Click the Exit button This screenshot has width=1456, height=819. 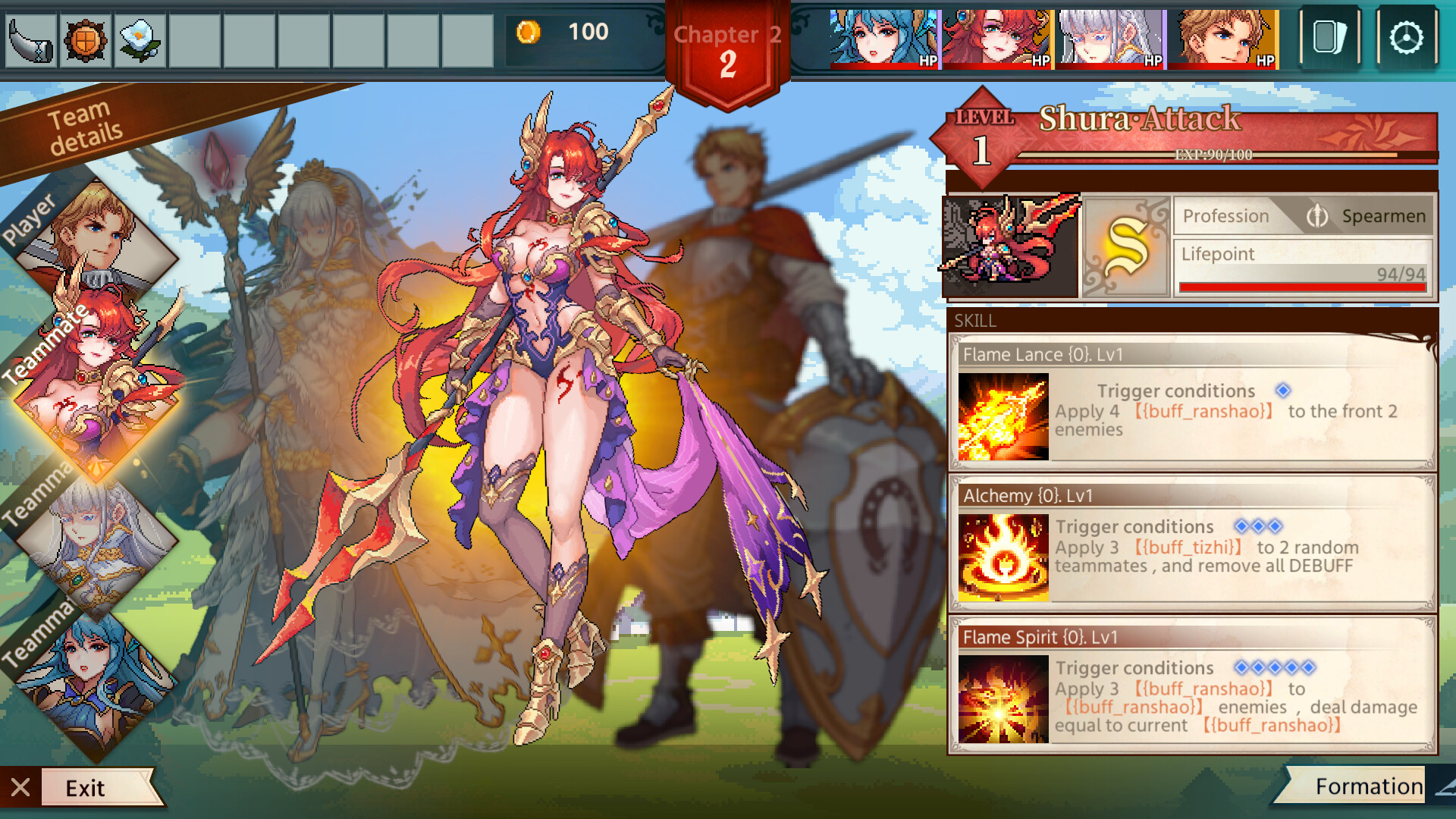86,788
